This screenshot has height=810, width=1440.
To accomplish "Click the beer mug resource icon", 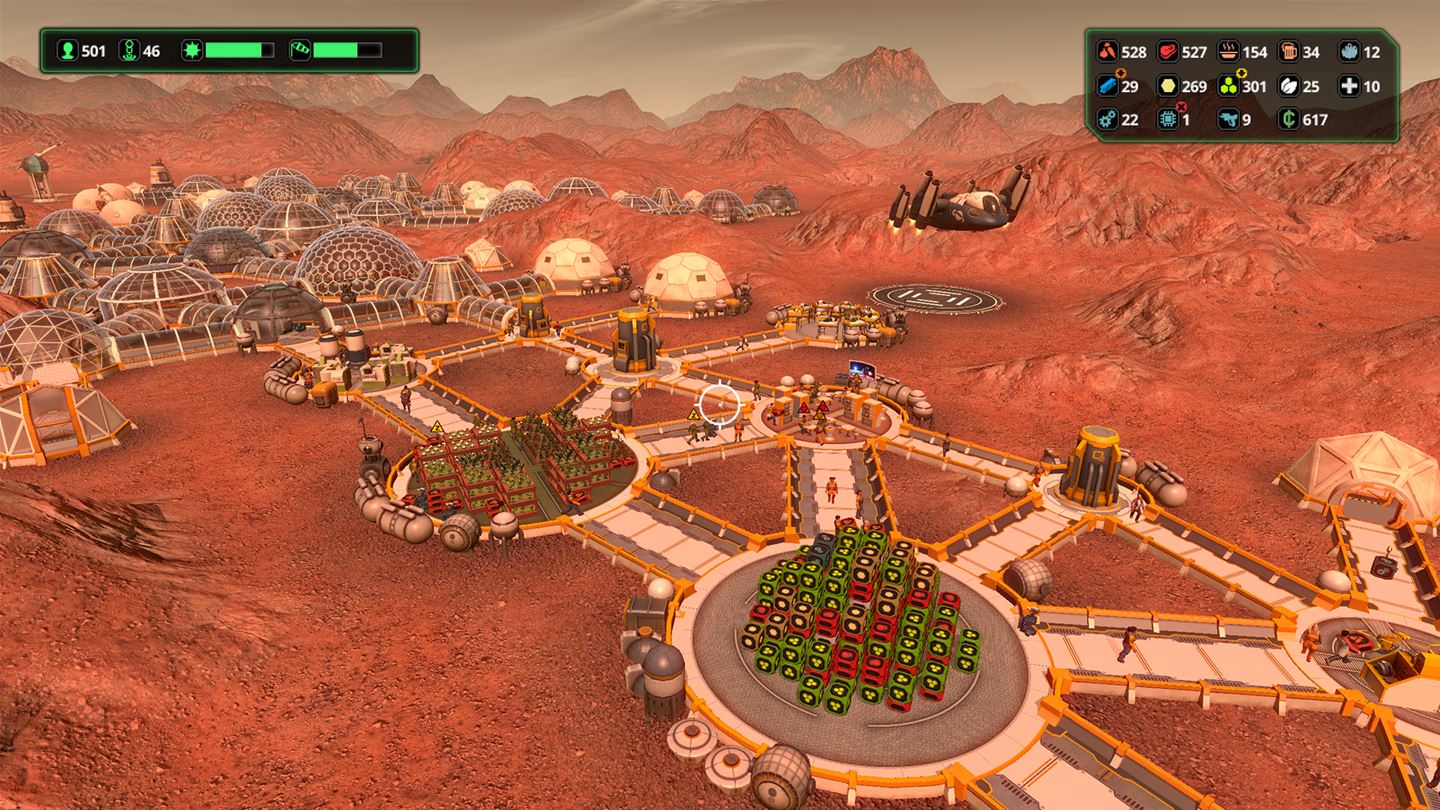I will pyautogui.click(x=1290, y=51).
